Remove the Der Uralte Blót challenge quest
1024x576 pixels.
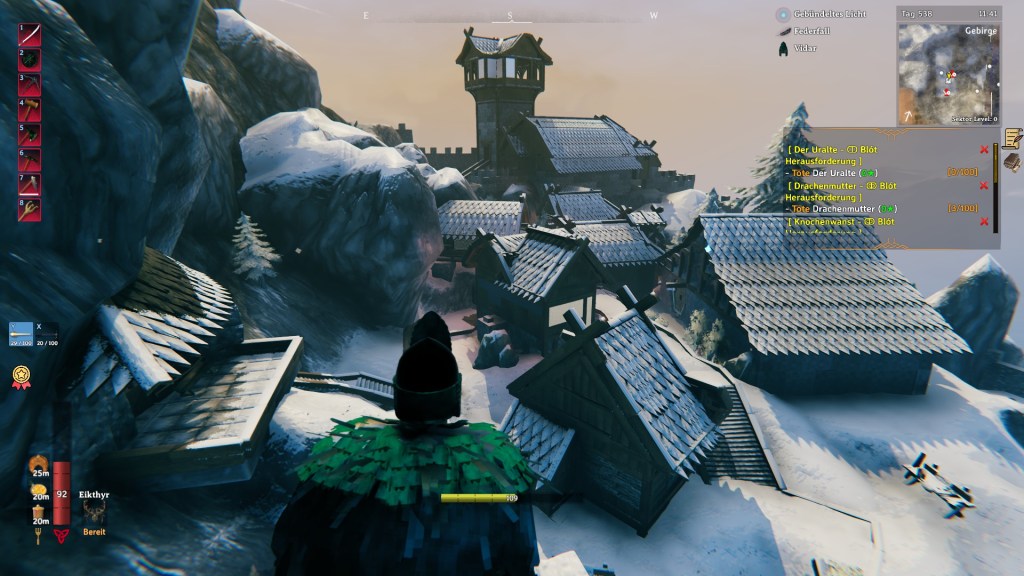[x=984, y=149]
